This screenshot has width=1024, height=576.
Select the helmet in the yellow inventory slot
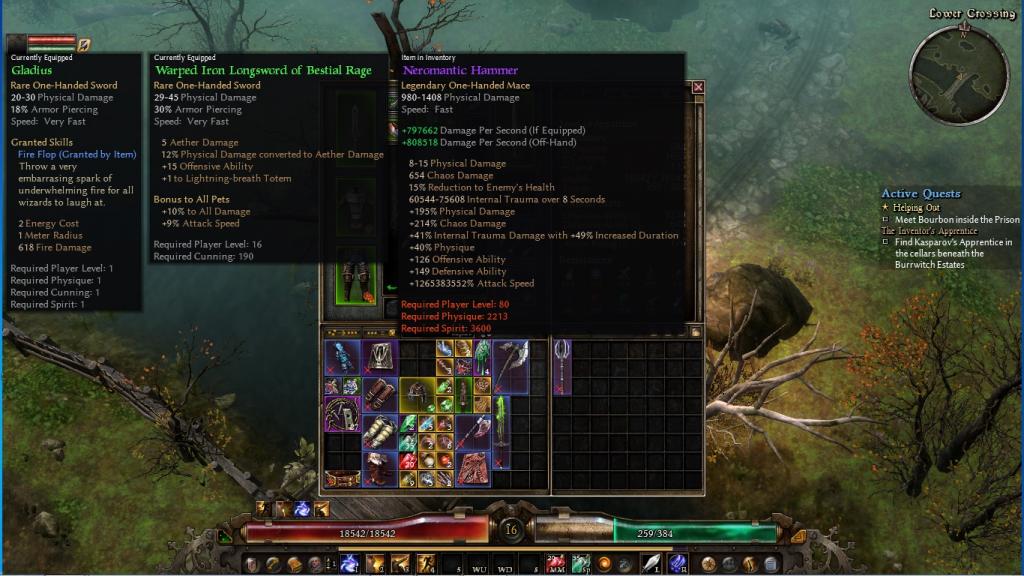pyautogui.click(x=417, y=396)
